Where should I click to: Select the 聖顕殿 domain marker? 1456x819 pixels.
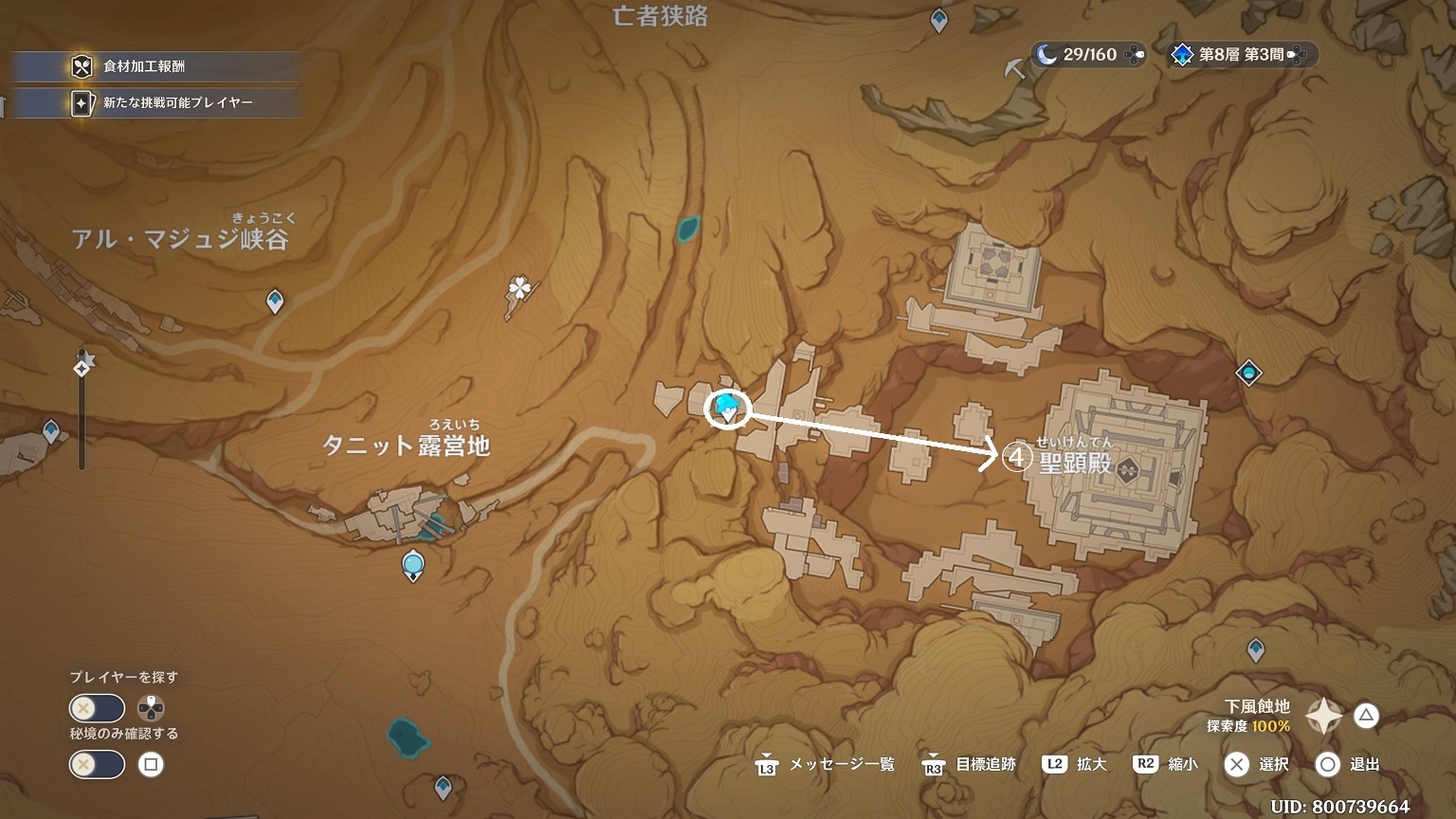1127,468
